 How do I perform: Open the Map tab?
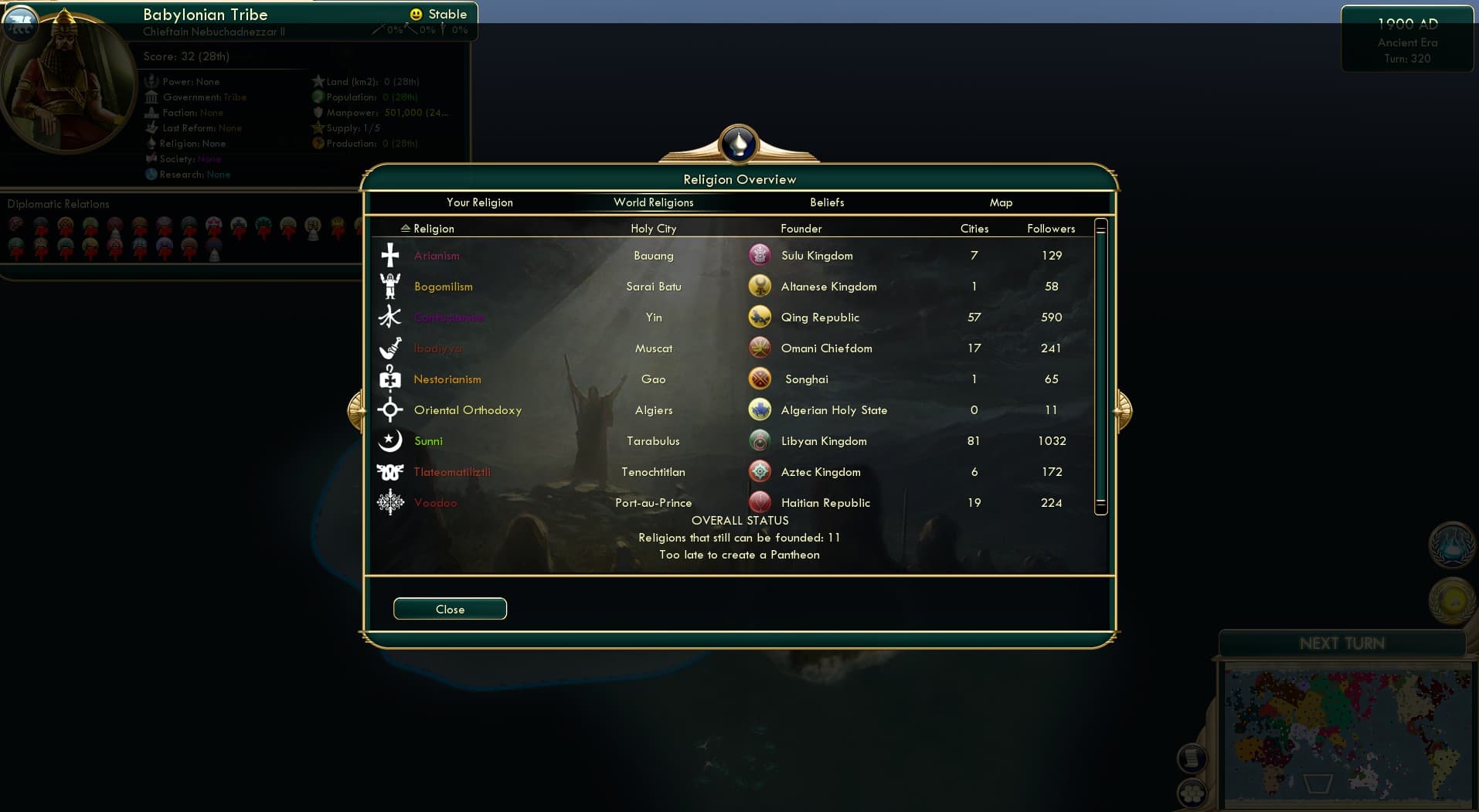click(x=1001, y=202)
